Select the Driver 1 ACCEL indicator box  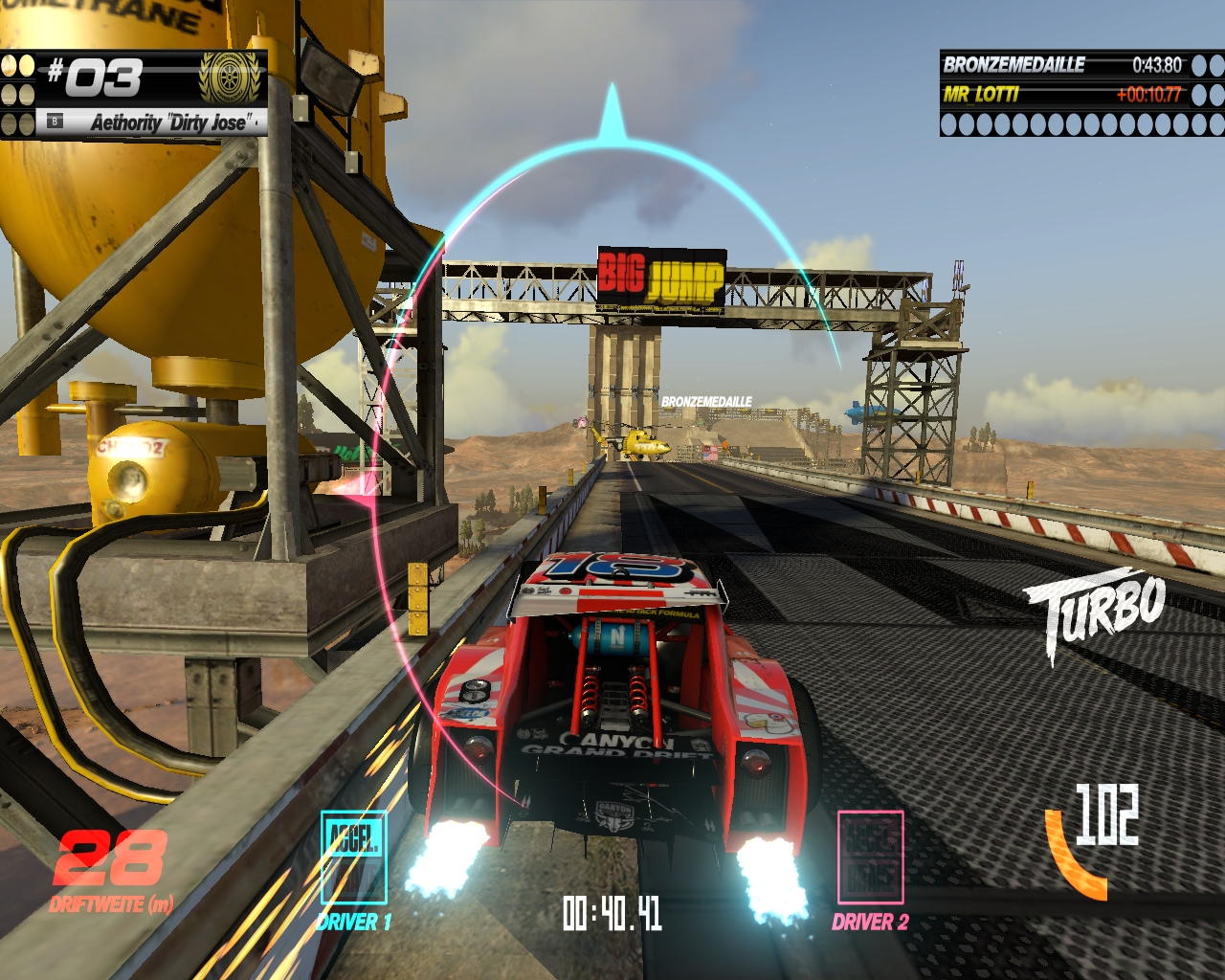[x=354, y=857]
